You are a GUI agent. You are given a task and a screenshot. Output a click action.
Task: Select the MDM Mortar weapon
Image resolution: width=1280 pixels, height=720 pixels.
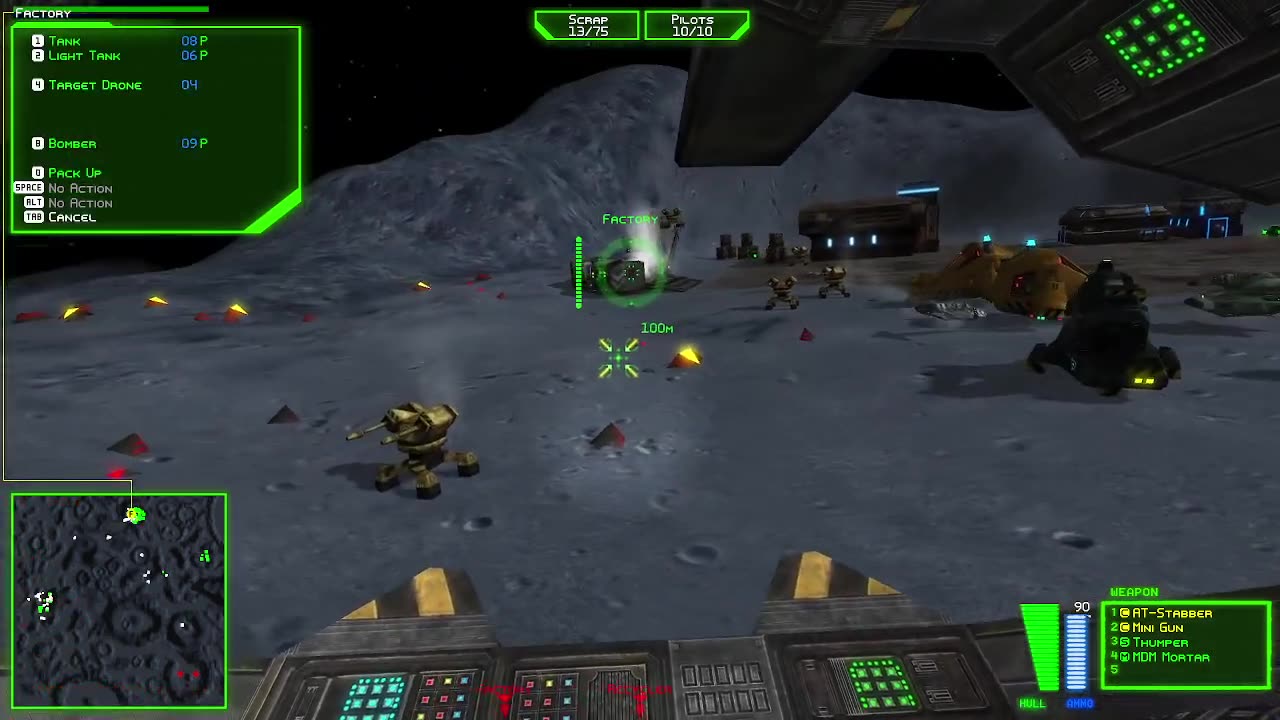[x=1170, y=657]
